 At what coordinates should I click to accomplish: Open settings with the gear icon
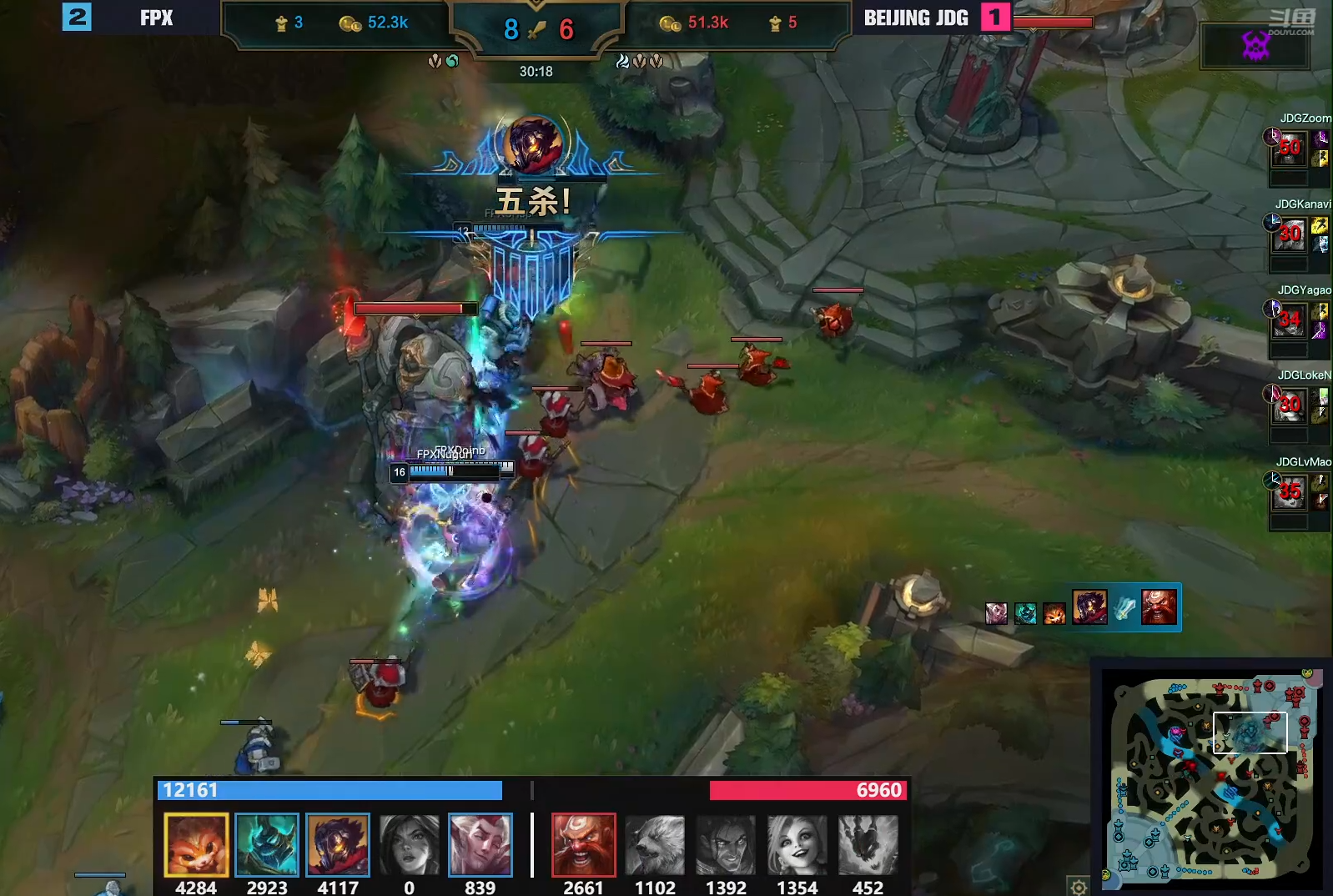click(x=1078, y=886)
